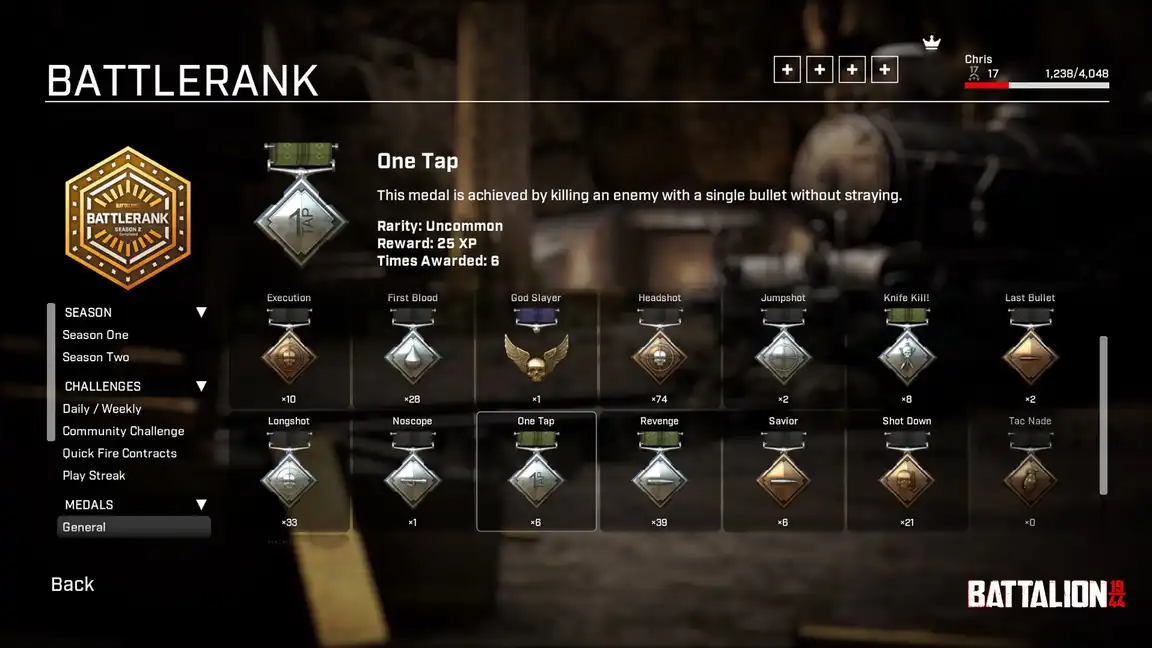This screenshot has width=1152, height=648.
Task: Collapse the SEASON section arrow
Action: click(x=201, y=312)
